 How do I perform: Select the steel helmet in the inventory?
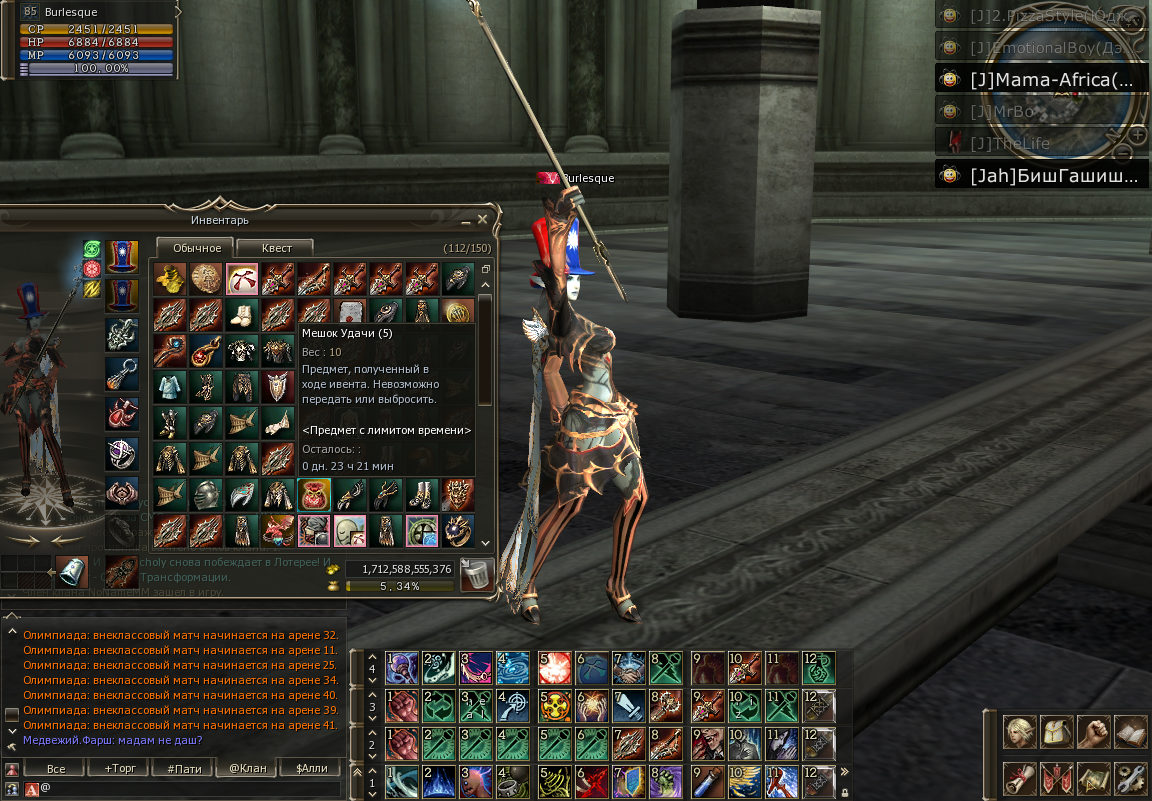tap(205, 494)
